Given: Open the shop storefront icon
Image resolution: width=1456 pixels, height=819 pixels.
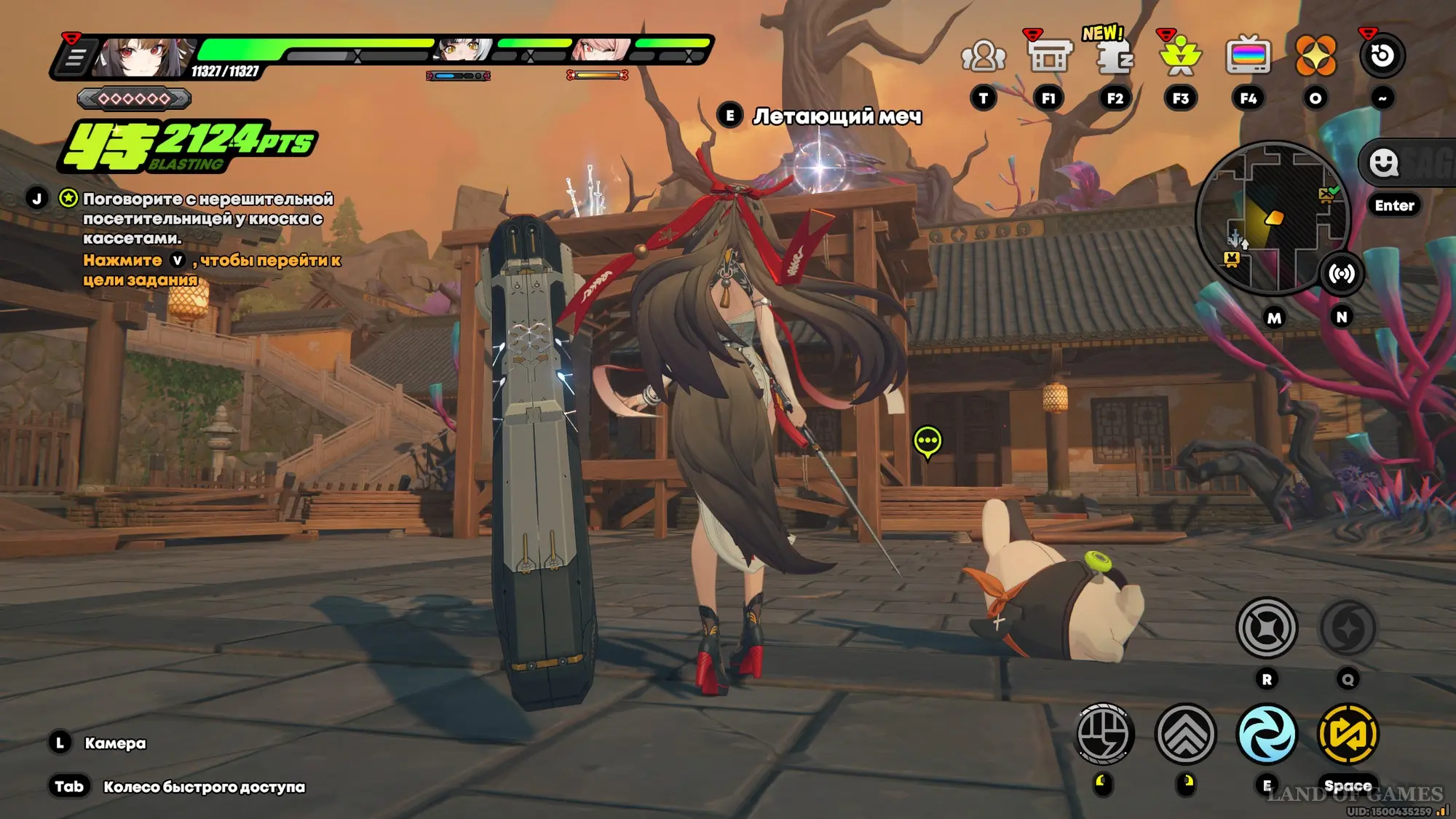Looking at the screenshot, I should coord(1048,56).
